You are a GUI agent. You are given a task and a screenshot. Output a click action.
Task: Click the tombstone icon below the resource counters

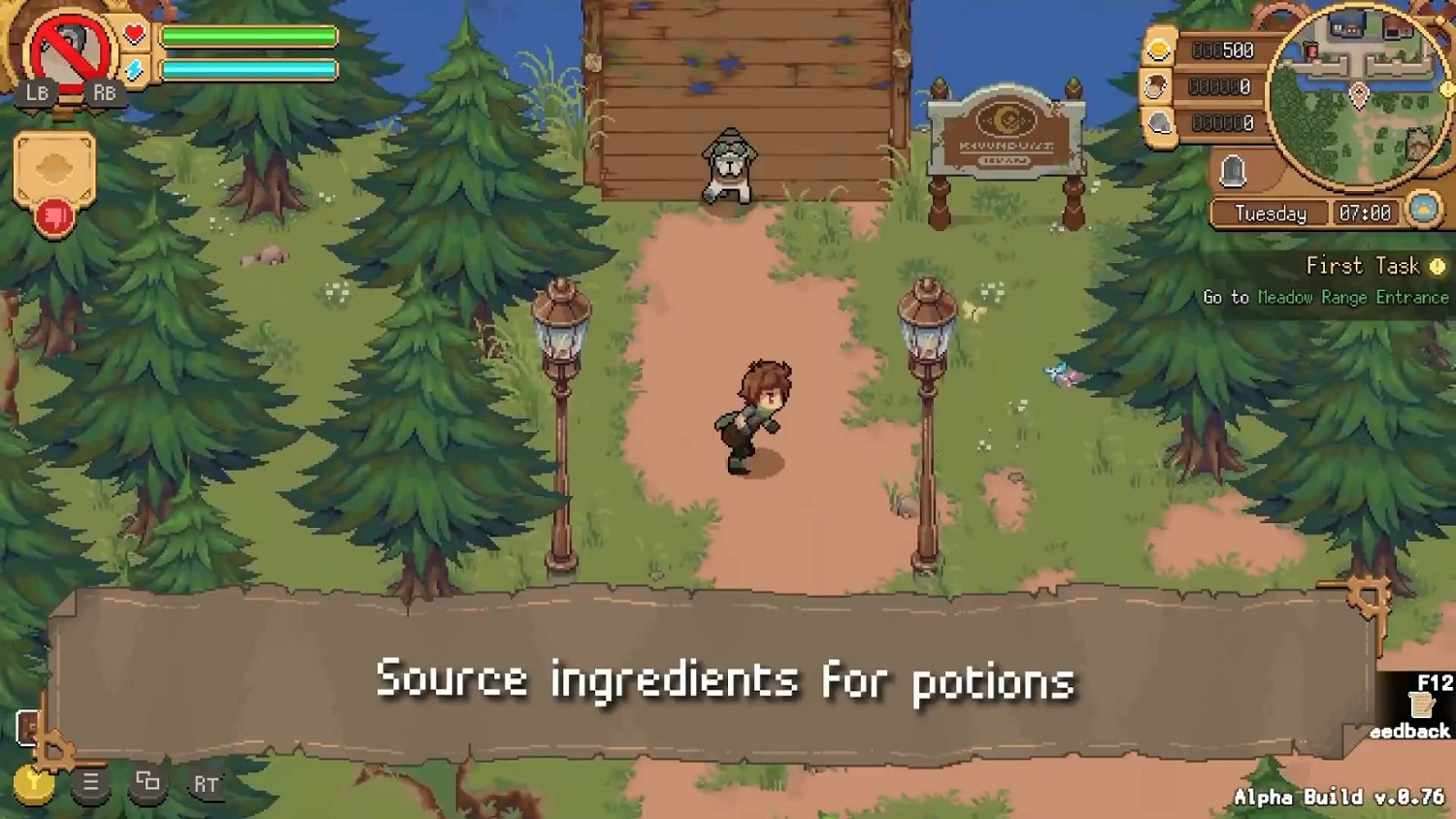coord(1231,170)
